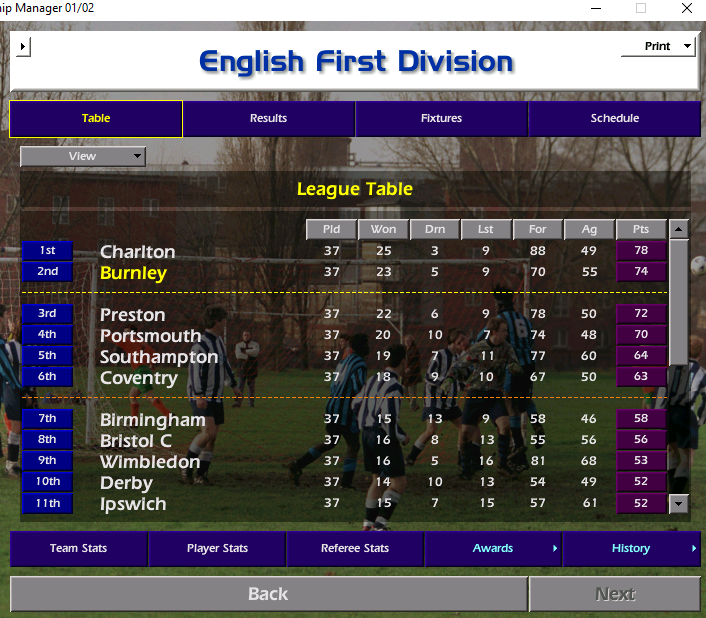The width and height of the screenshot is (706, 618).
Task: Click the table's scroll down arrow
Action: pos(679,503)
